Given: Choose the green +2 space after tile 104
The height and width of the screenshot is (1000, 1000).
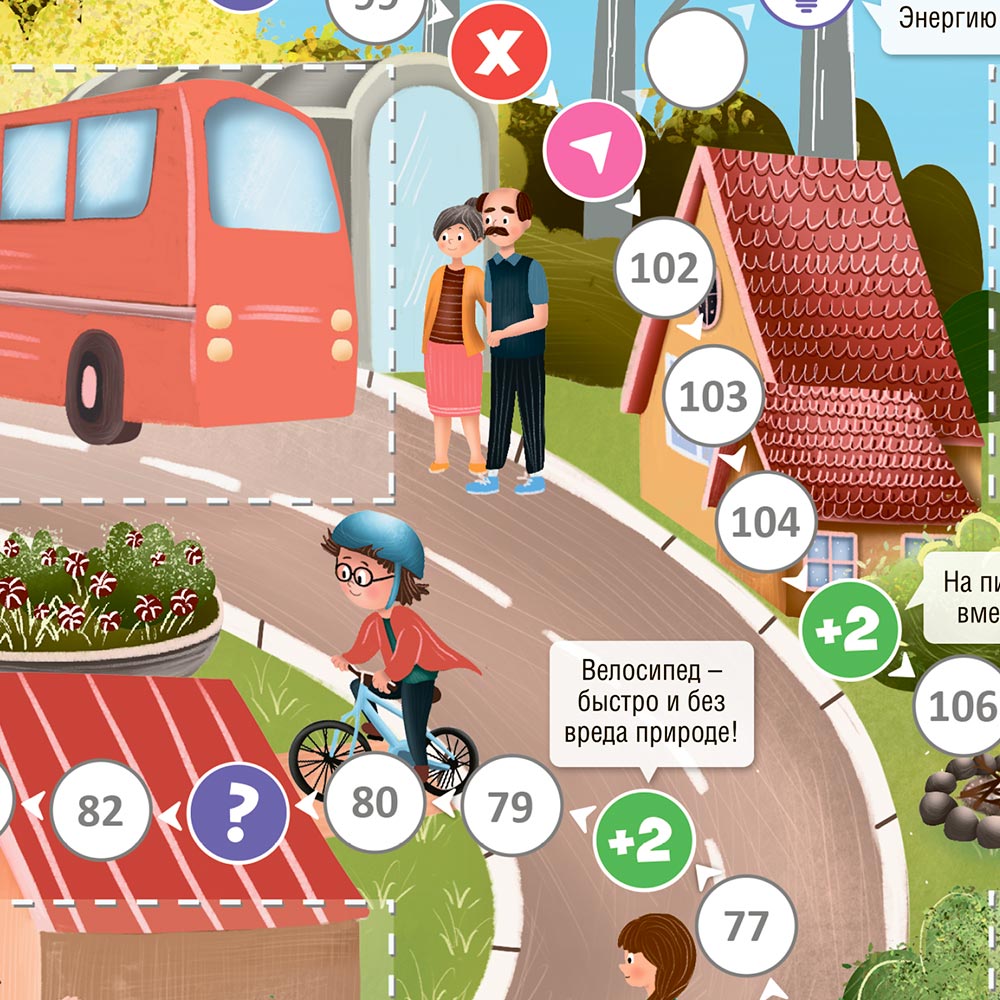Looking at the screenshot, I should click(851, 630).
